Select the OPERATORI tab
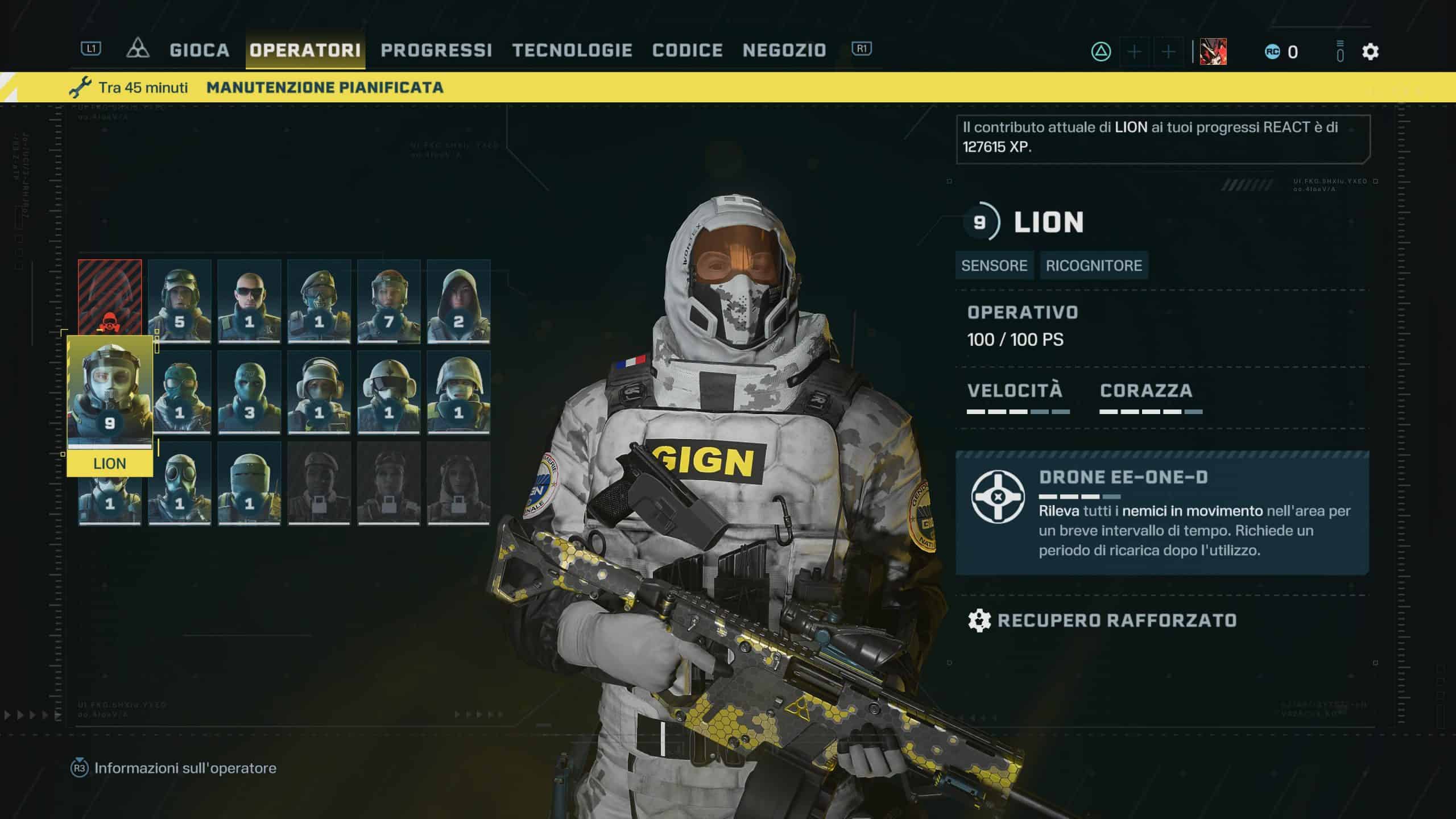The image size is (1456, 819). coord(305,51)
